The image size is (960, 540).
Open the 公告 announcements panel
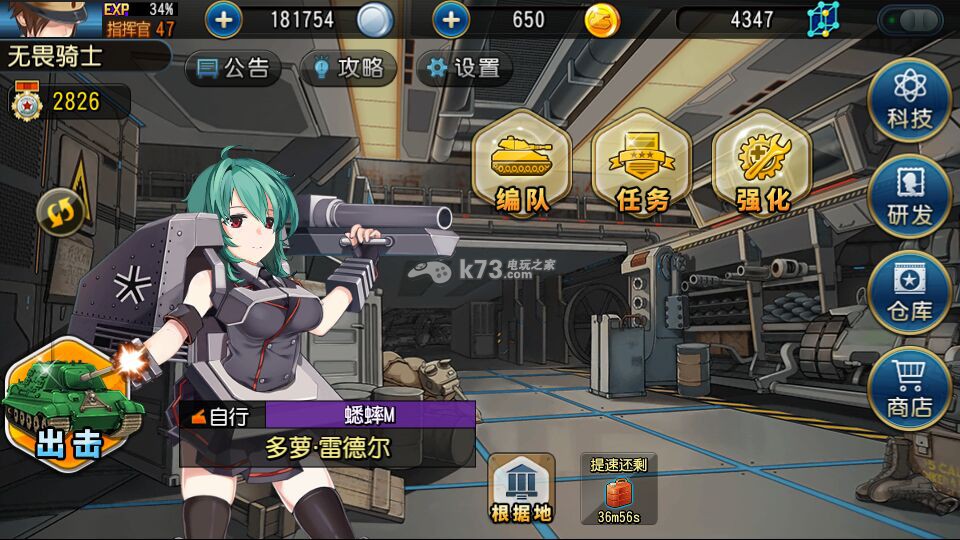pos(234,68)
